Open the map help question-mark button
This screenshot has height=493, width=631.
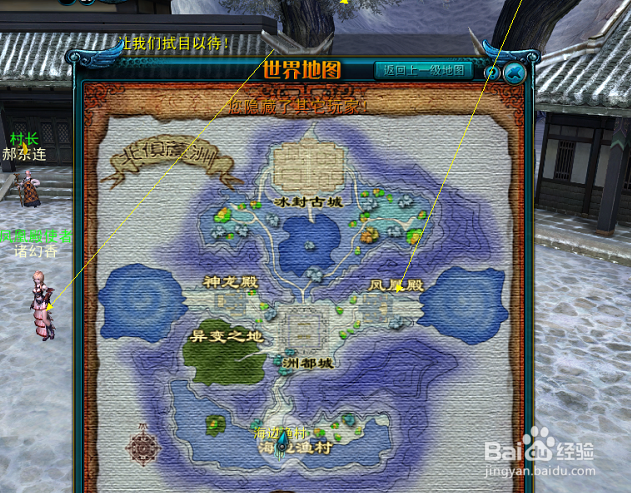pyautogui.click(x=492, y=72)
